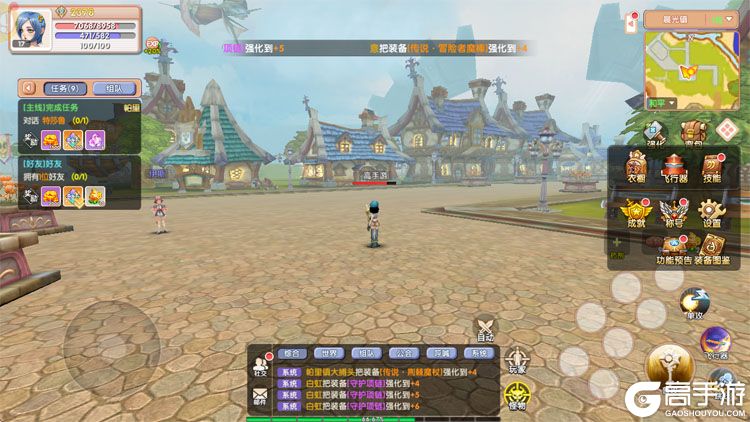Image resolution: width=750 pixels, height=422 pixels.
Task: Open the 社交 social panel
Action: pyautogui.click(x=261, y=365)
